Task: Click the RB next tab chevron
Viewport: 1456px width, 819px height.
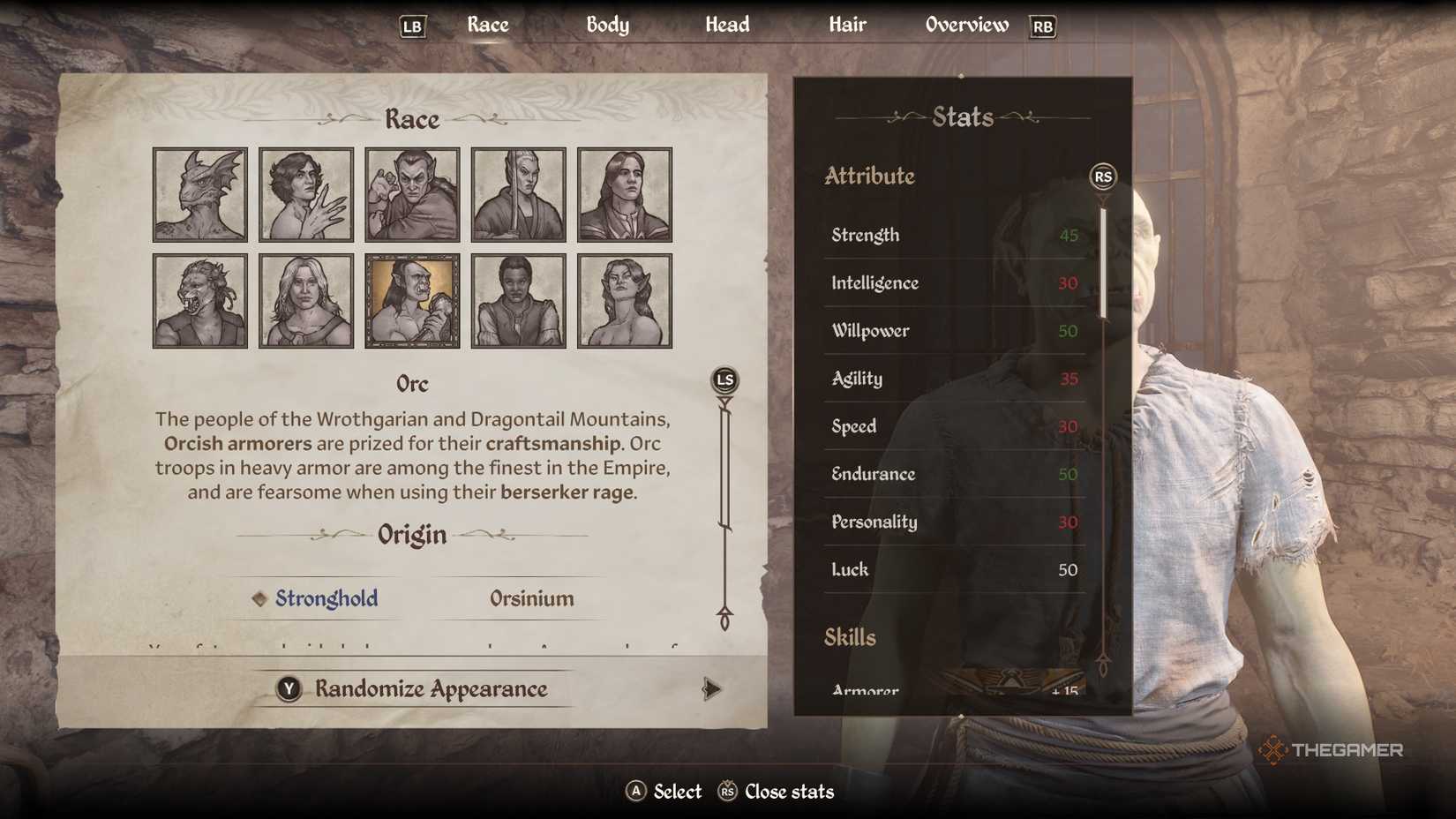Action: (x=1042, y=26)
